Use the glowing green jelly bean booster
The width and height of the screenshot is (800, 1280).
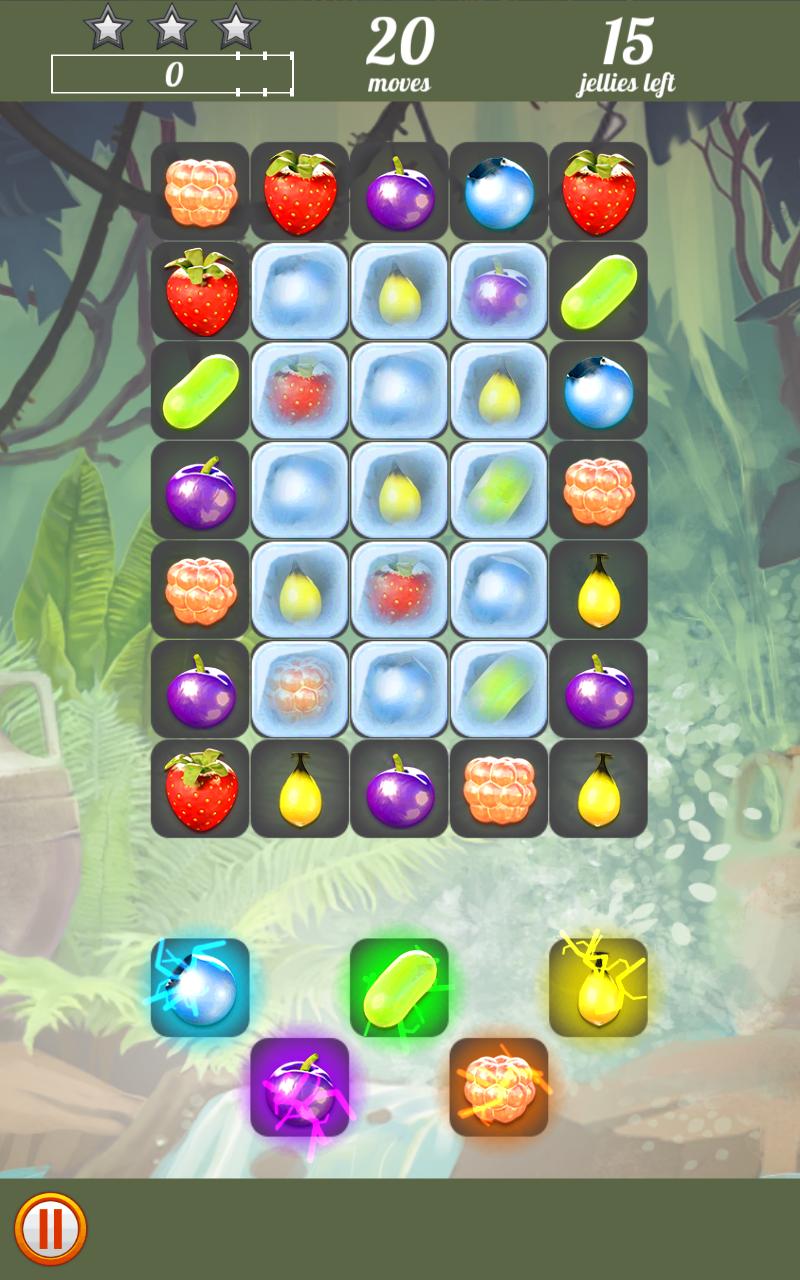coord(399,988)
